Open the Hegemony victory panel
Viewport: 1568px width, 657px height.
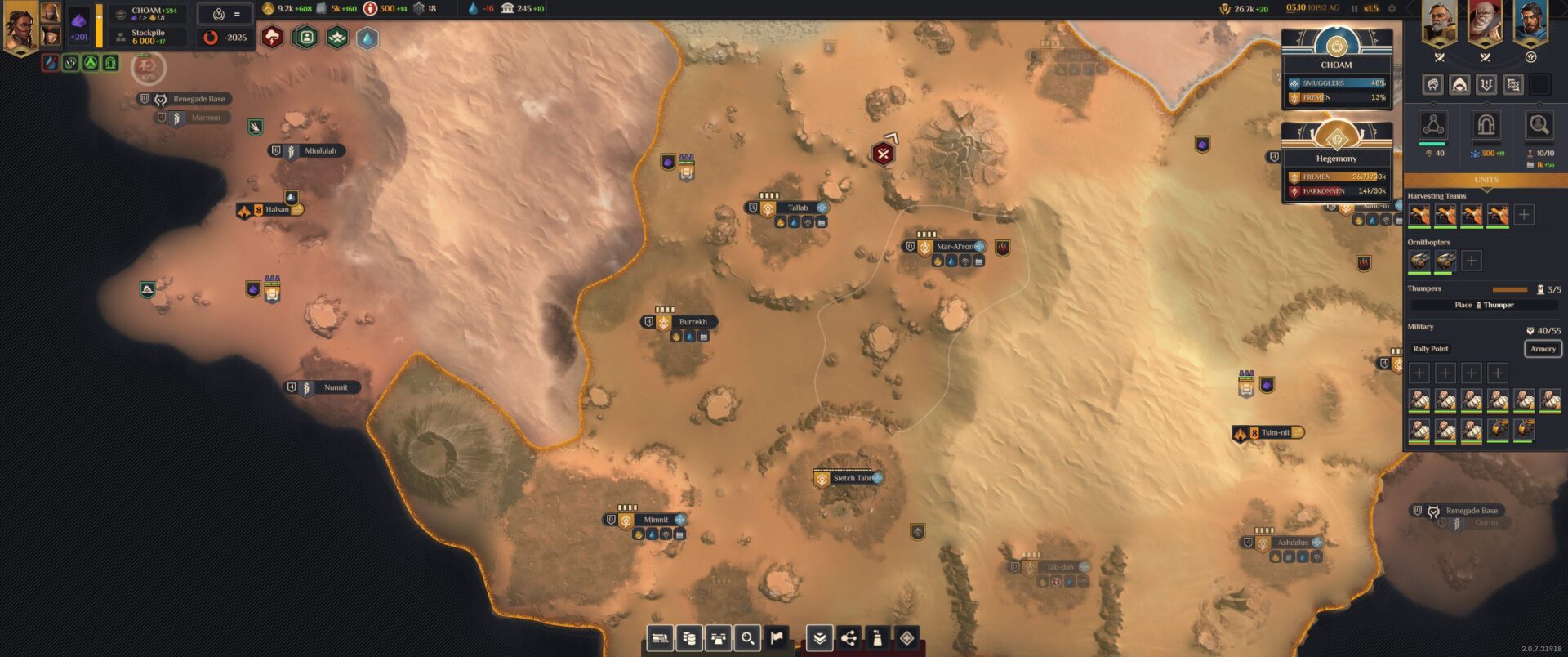pos(1336,158)
